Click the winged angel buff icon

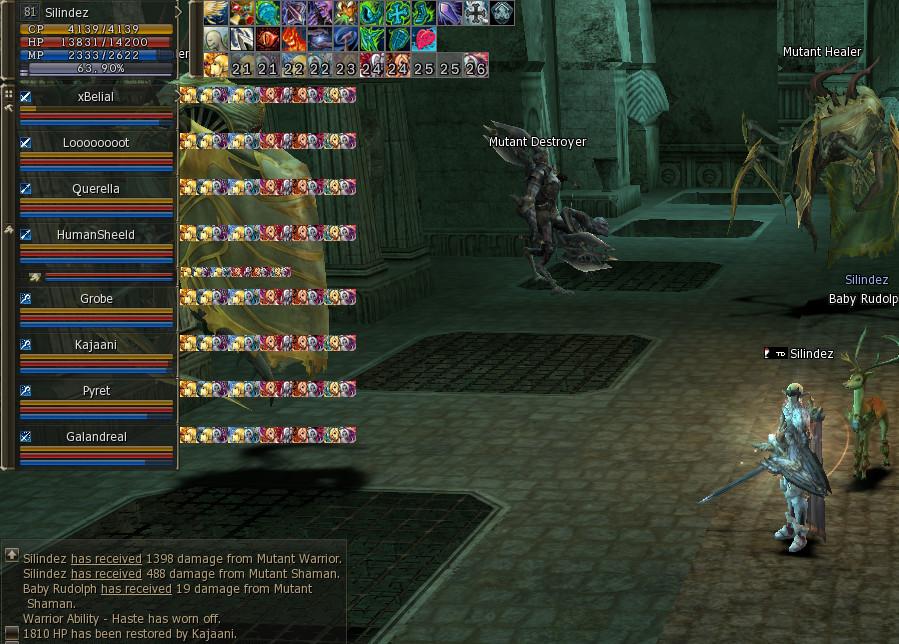(215, 13)
